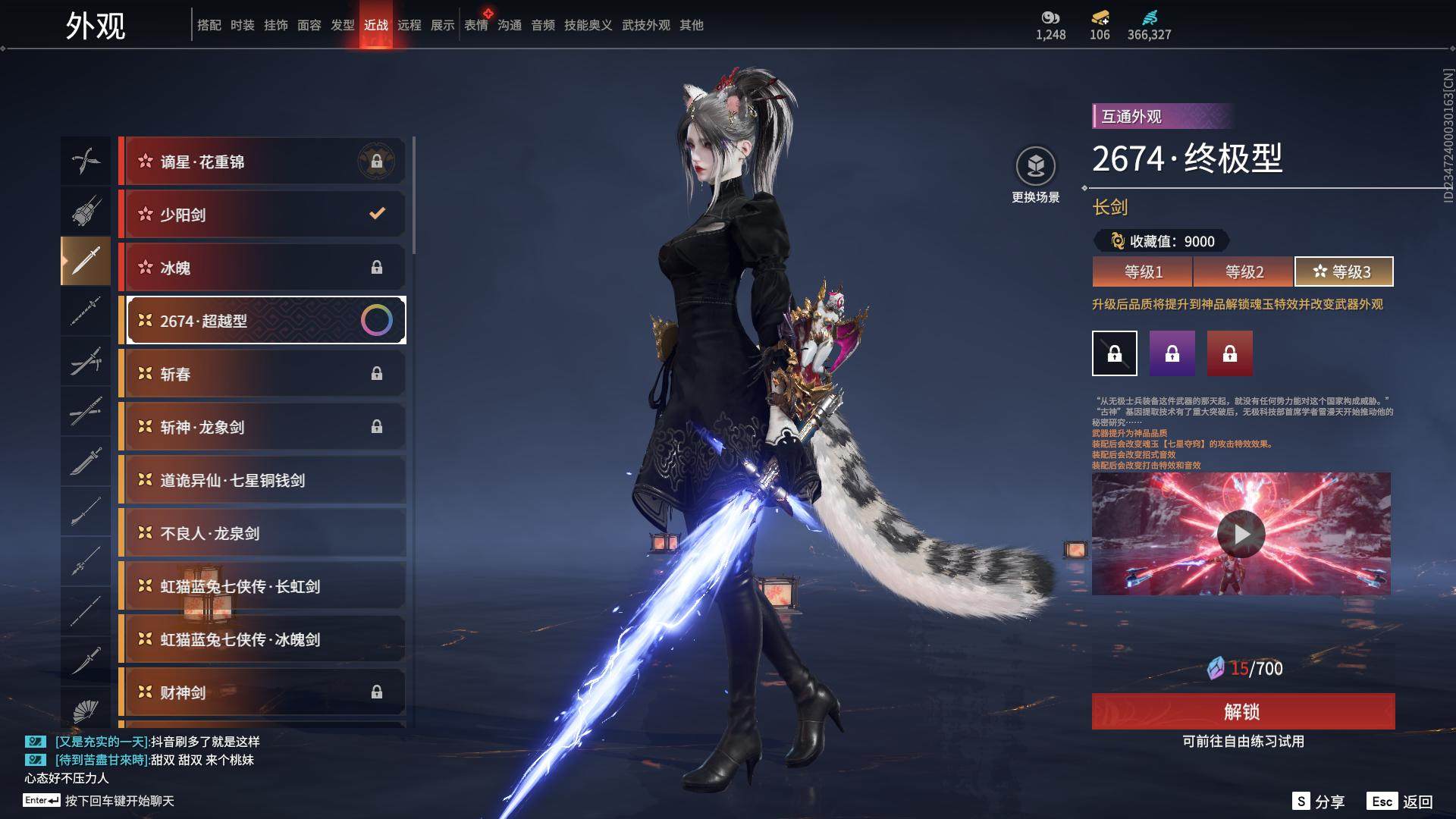Play the skin preview video
Screen dimensions: 1456x819
(x=1241, y=534)
